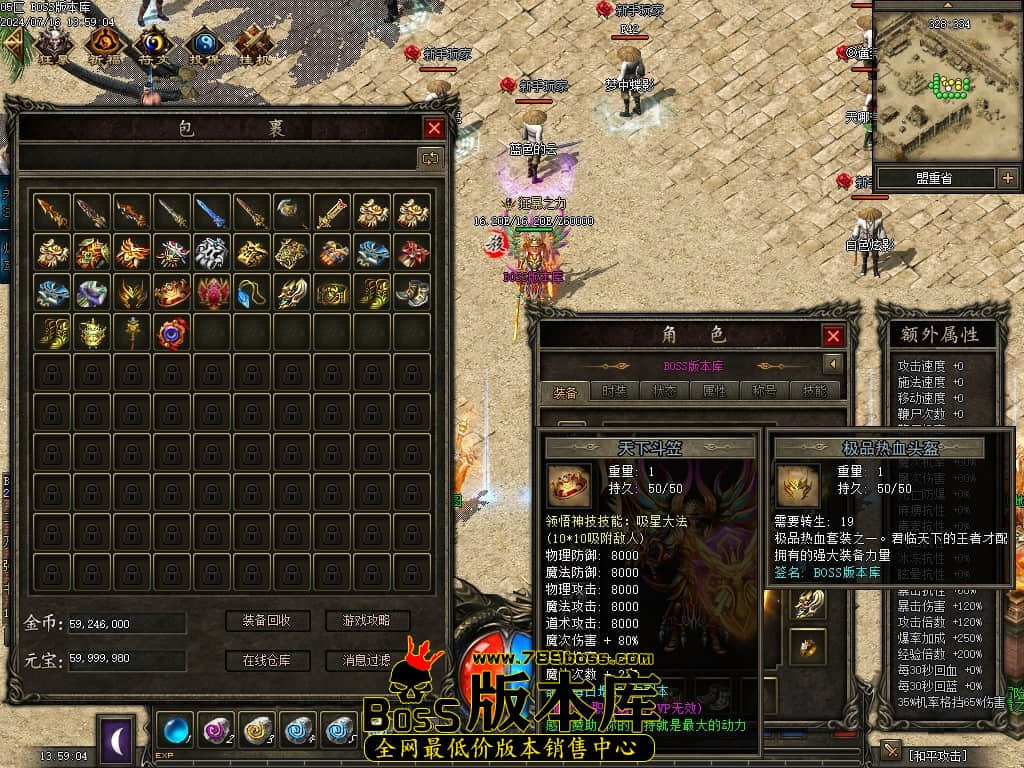Open the 祈福 blessing menu icon

click(102, 44)
